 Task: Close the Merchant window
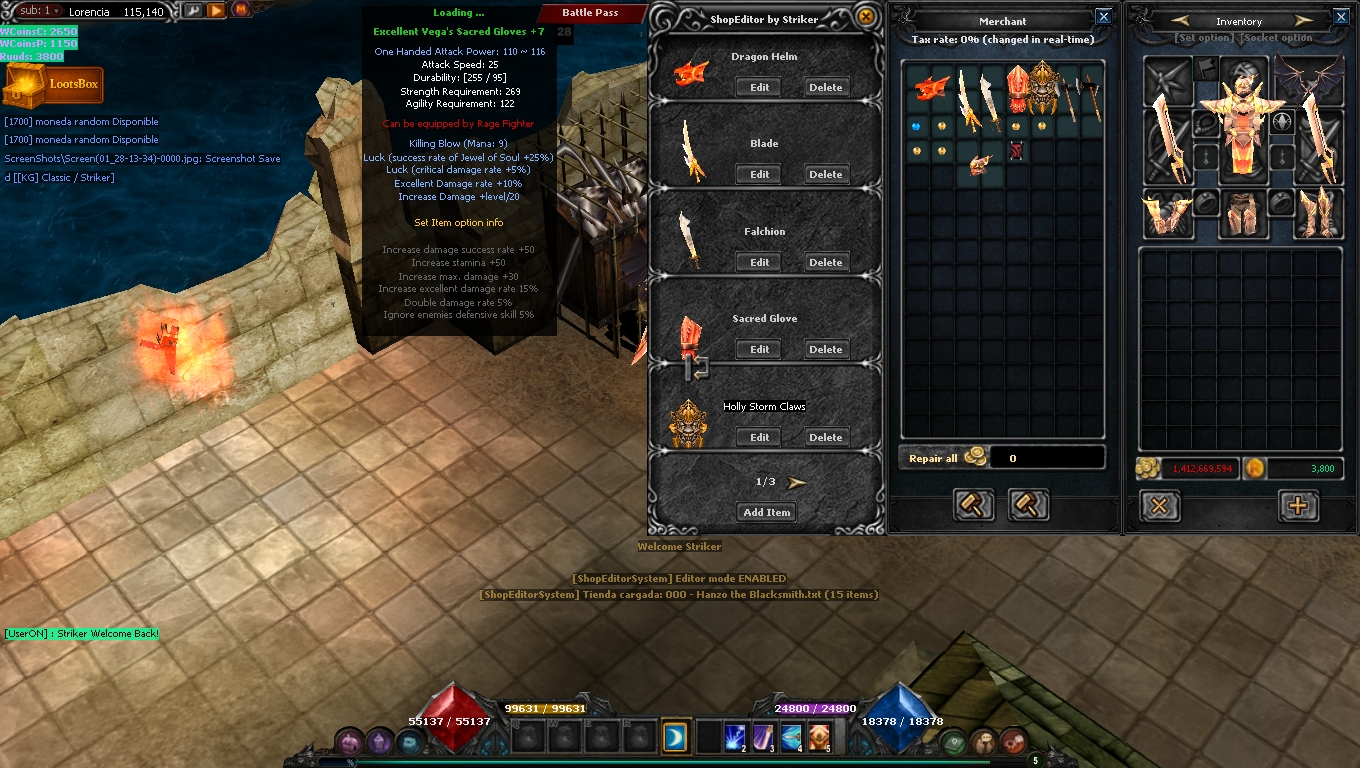click(1103, 17)
